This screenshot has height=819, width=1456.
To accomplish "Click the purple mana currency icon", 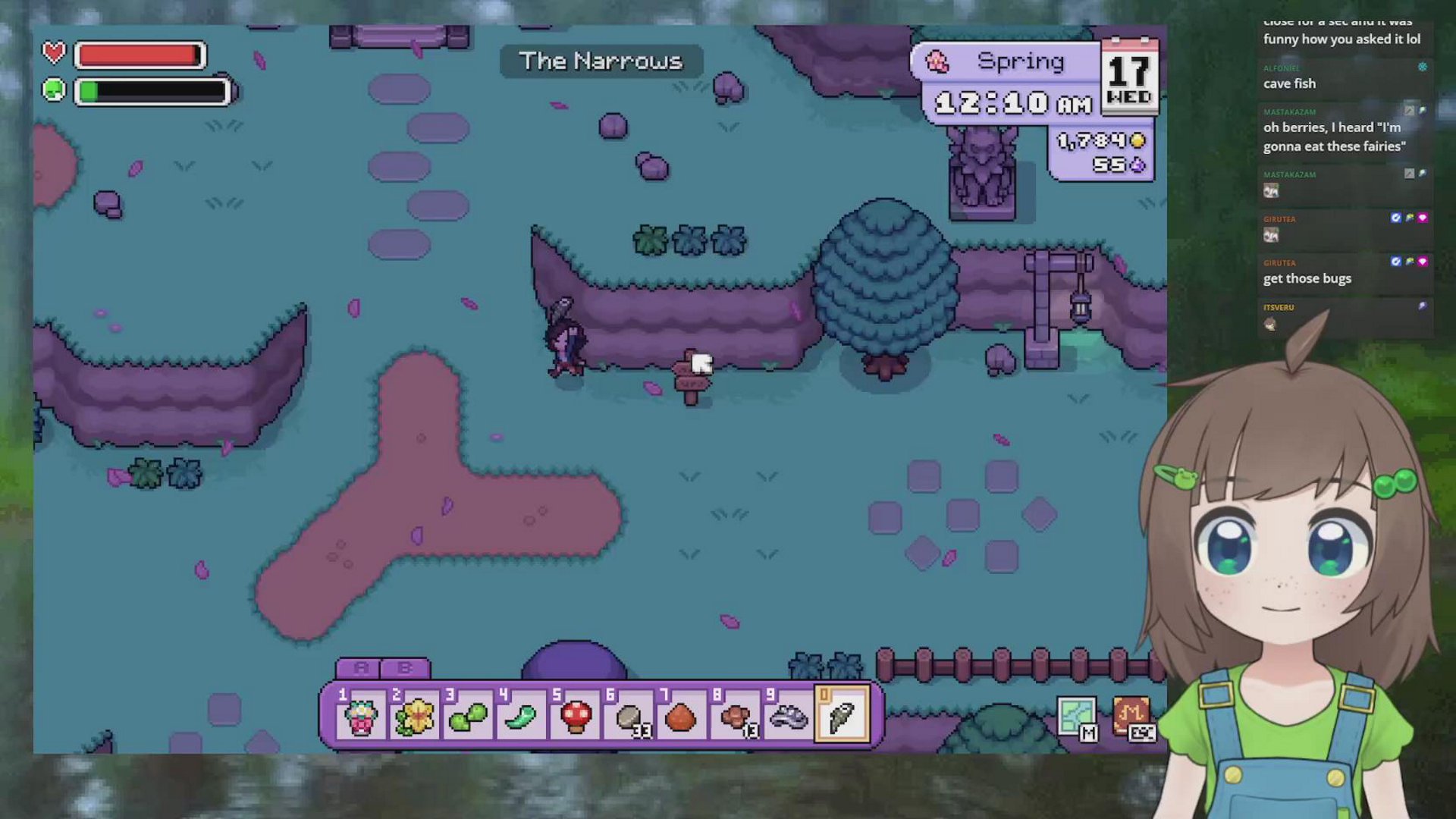I will (x=1138, y=164).
